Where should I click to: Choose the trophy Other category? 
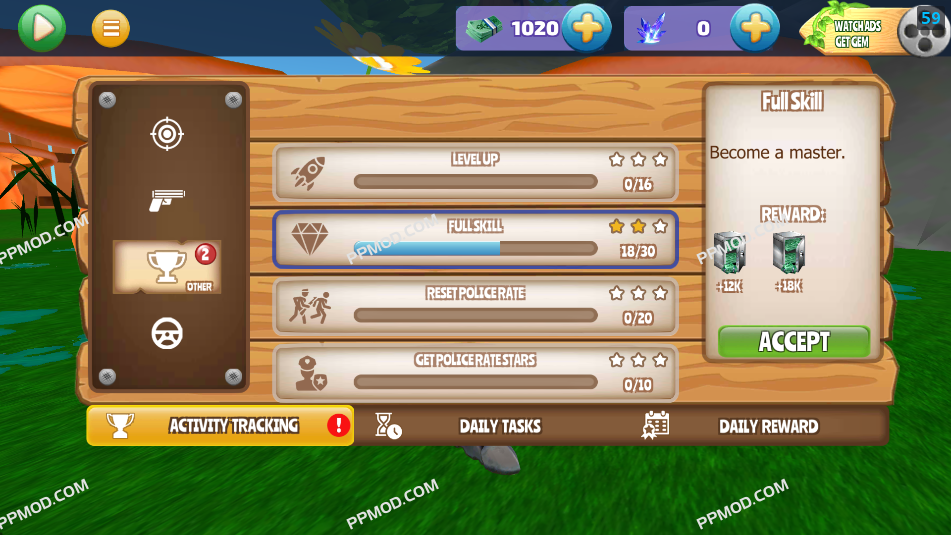[x=167, y=267]
